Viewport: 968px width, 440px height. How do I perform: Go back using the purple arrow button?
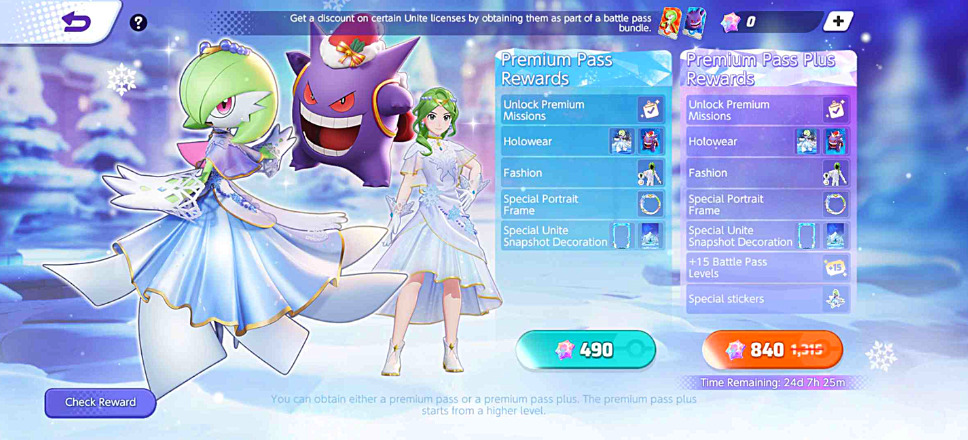pos(75,22)
